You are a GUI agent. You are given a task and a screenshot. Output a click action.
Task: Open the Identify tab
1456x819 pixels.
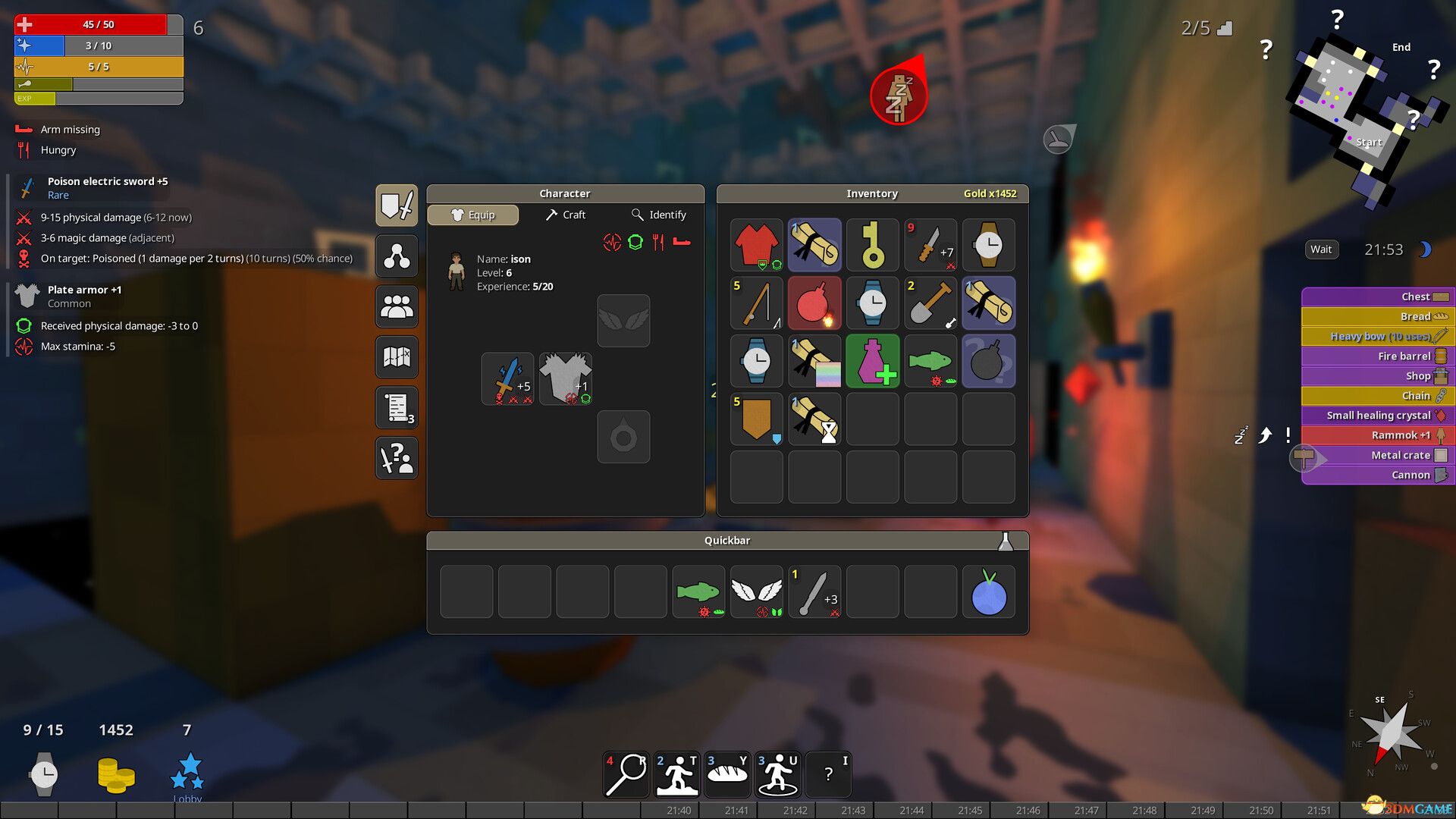point(659,215)
